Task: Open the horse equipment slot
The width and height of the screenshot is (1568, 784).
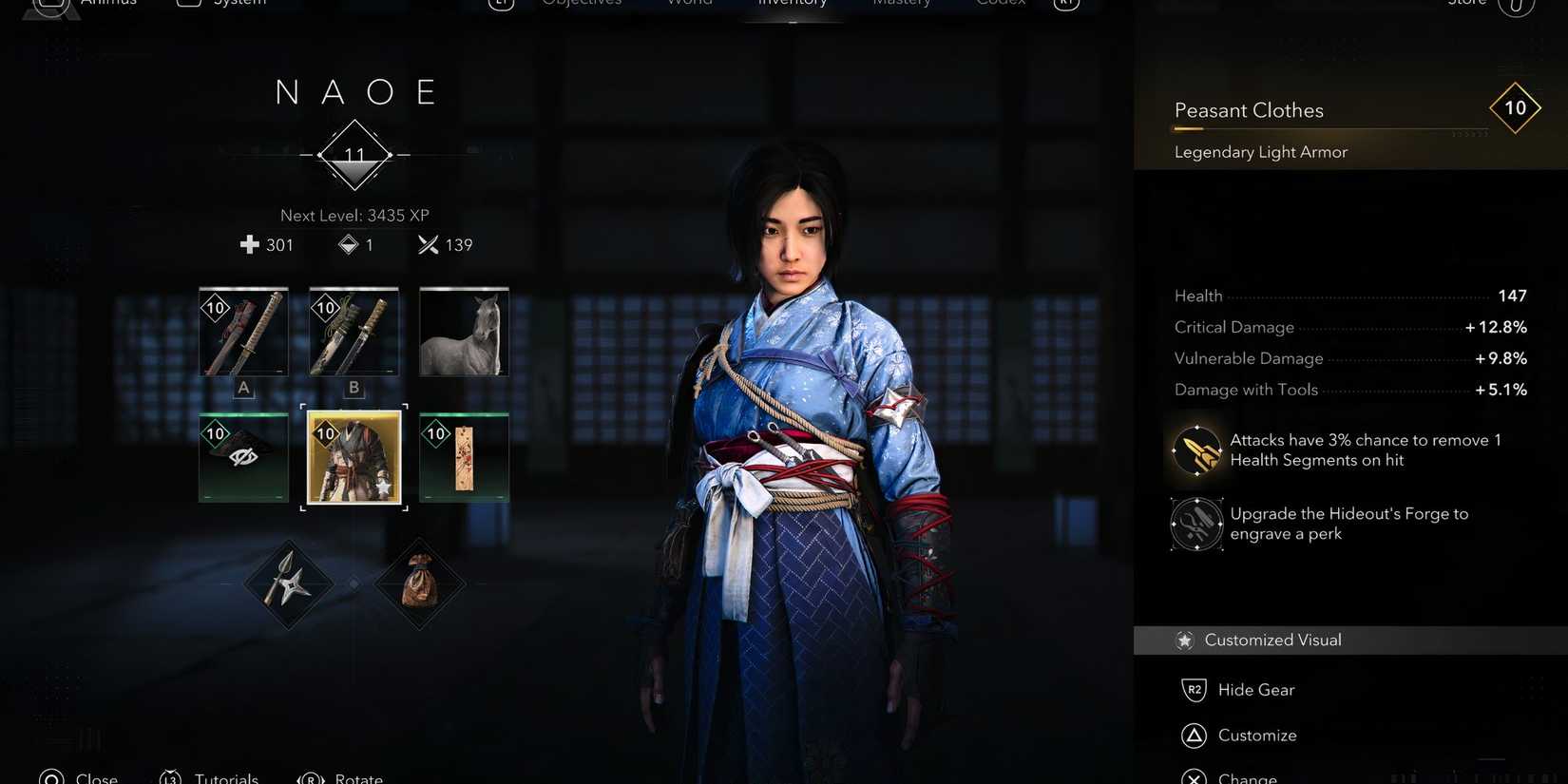Action: [464, 332]
